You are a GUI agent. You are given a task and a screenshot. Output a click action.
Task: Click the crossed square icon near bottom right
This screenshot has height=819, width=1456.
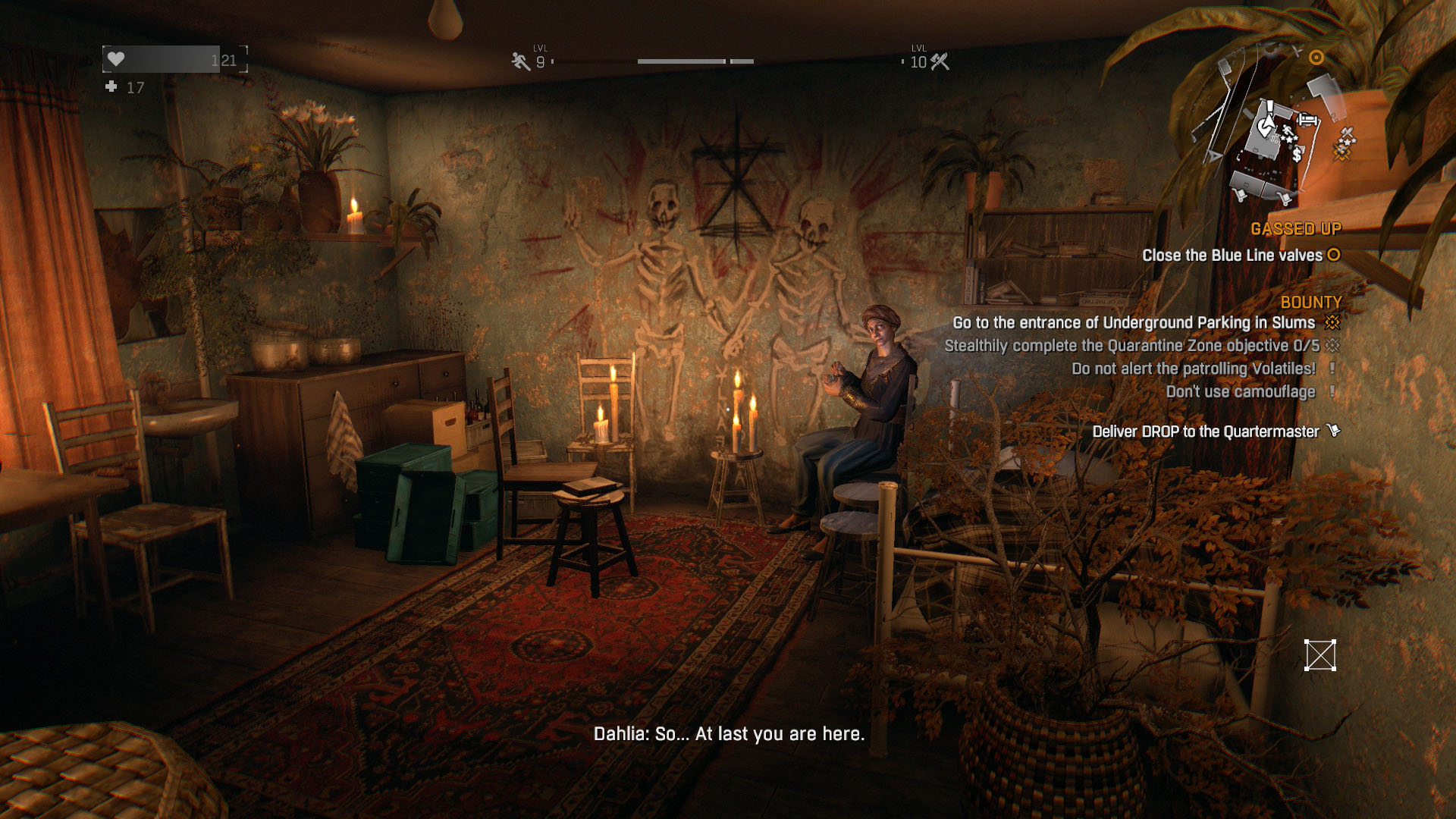1319,655
